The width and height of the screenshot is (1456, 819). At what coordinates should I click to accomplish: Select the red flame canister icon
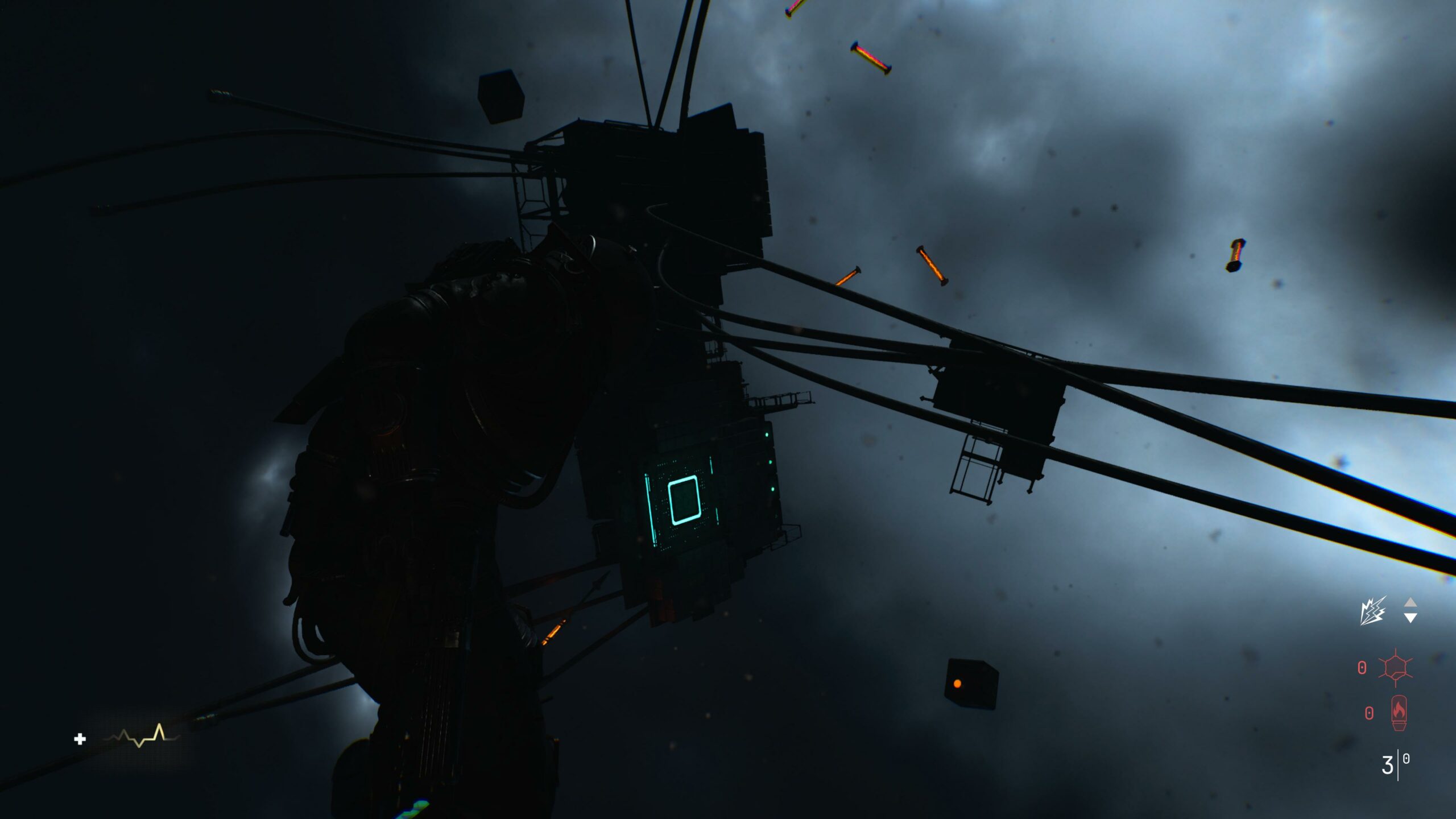tap(1399, 712)
